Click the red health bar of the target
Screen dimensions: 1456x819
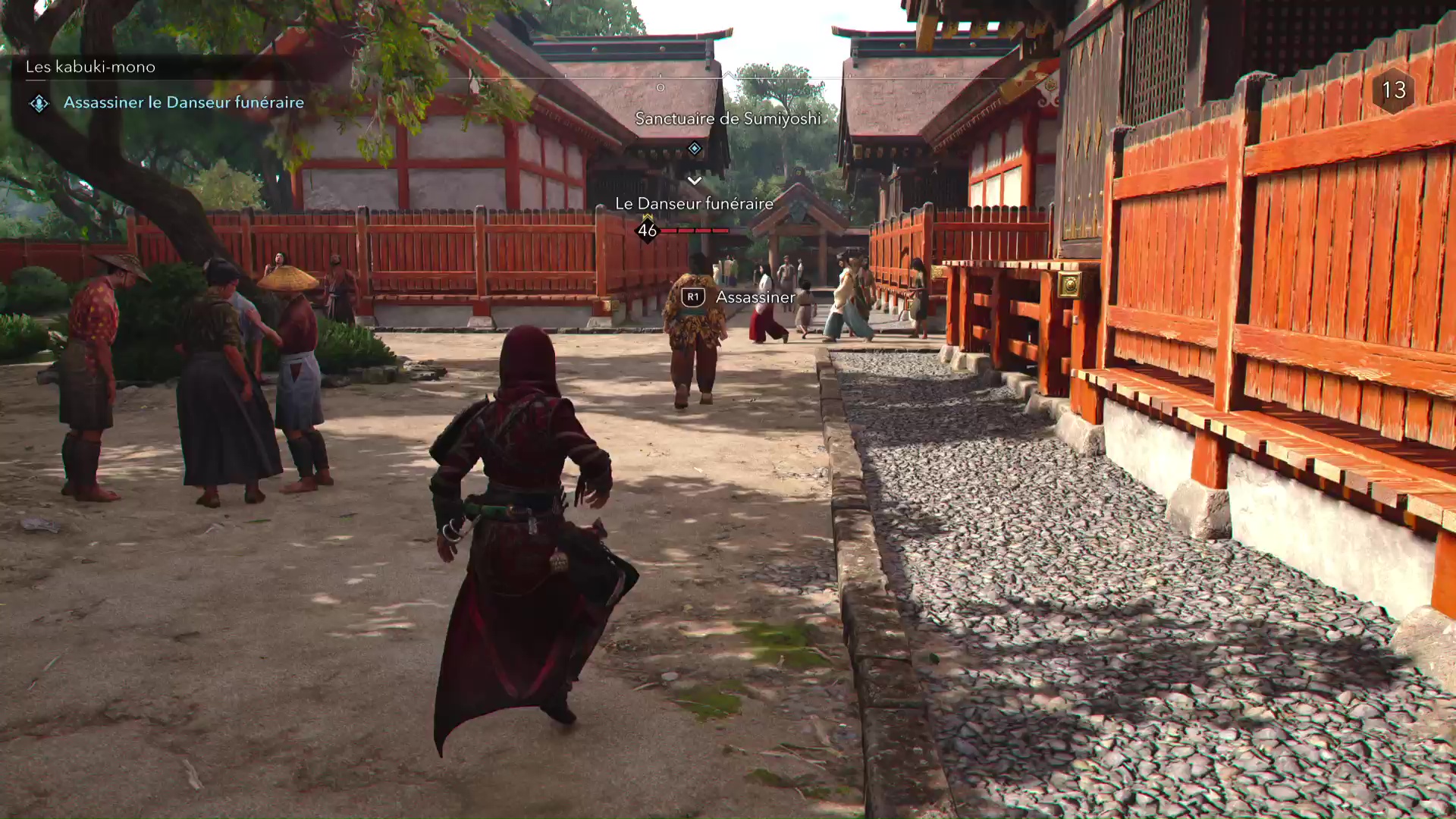click(x=695, y=230)
